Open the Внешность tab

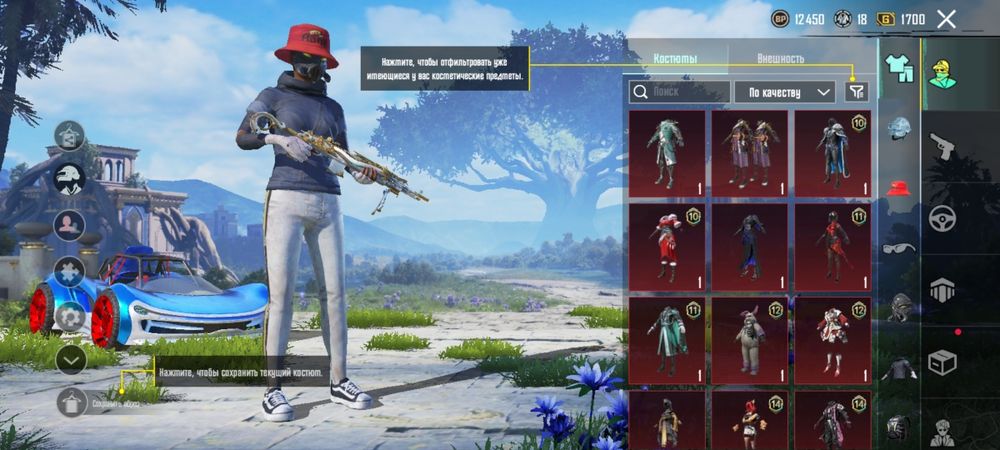point(780,59)
